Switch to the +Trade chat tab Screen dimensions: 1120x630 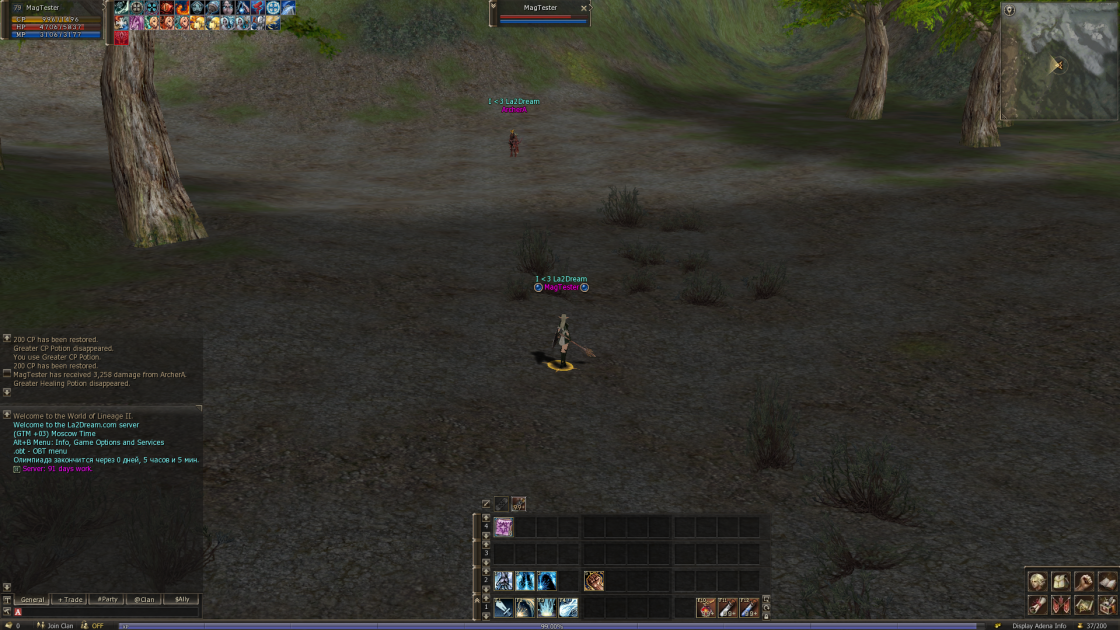pos(70,599)
